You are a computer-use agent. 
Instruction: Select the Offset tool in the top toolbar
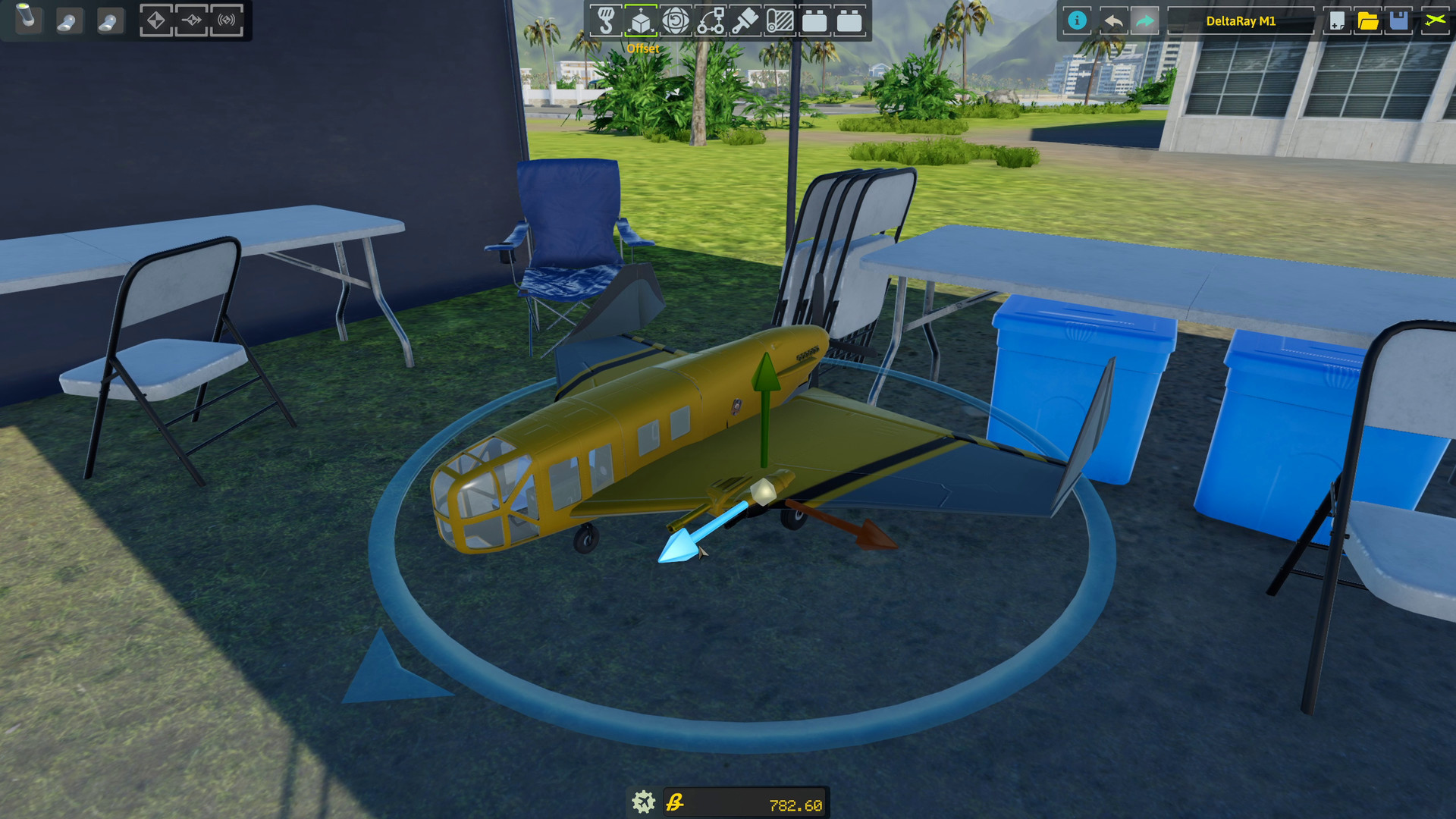642,21
